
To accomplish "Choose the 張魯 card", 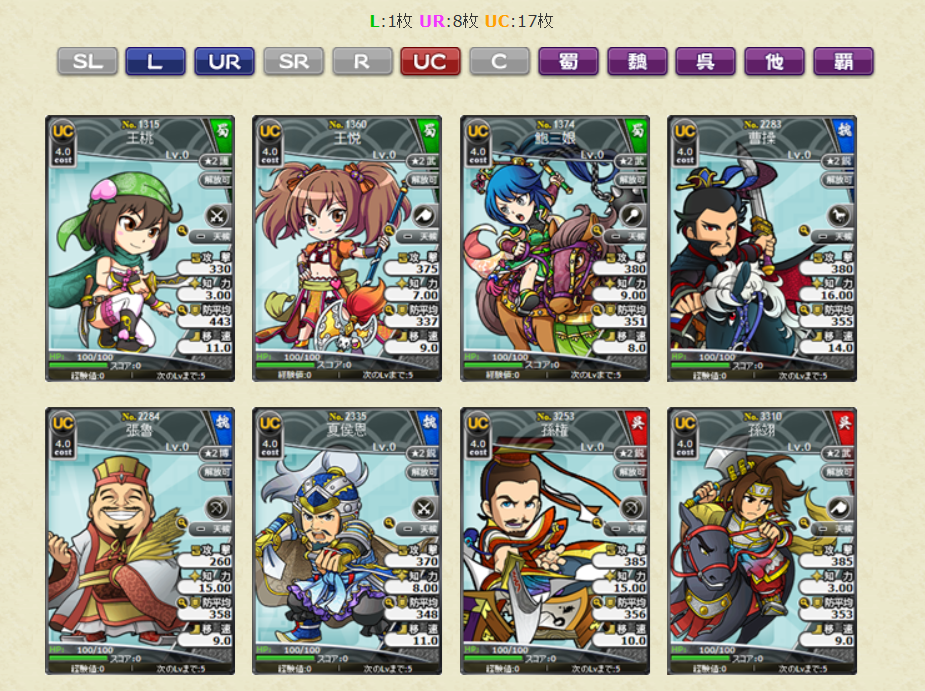I will pos(140,540).
